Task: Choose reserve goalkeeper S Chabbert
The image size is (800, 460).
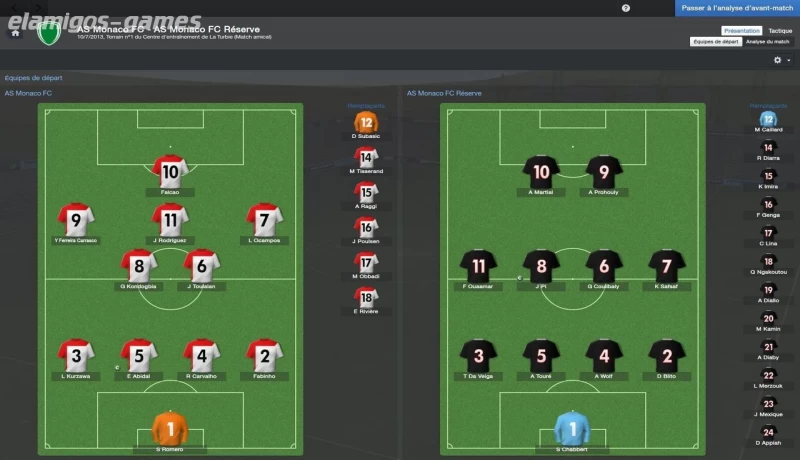Action: tap(574, 430)
